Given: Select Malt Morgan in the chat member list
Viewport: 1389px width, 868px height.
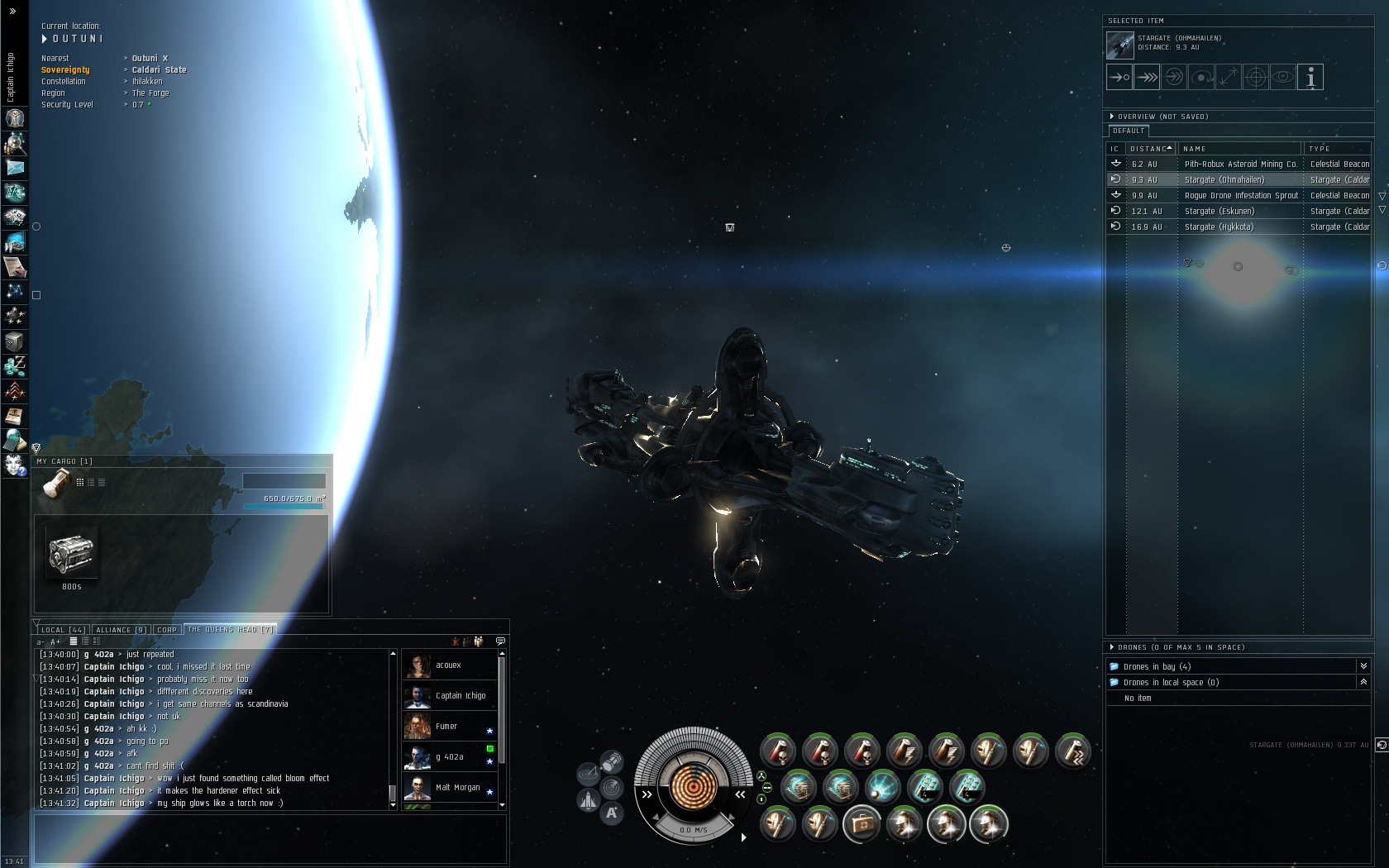Looking at the screenshot, I should (457, 788).
